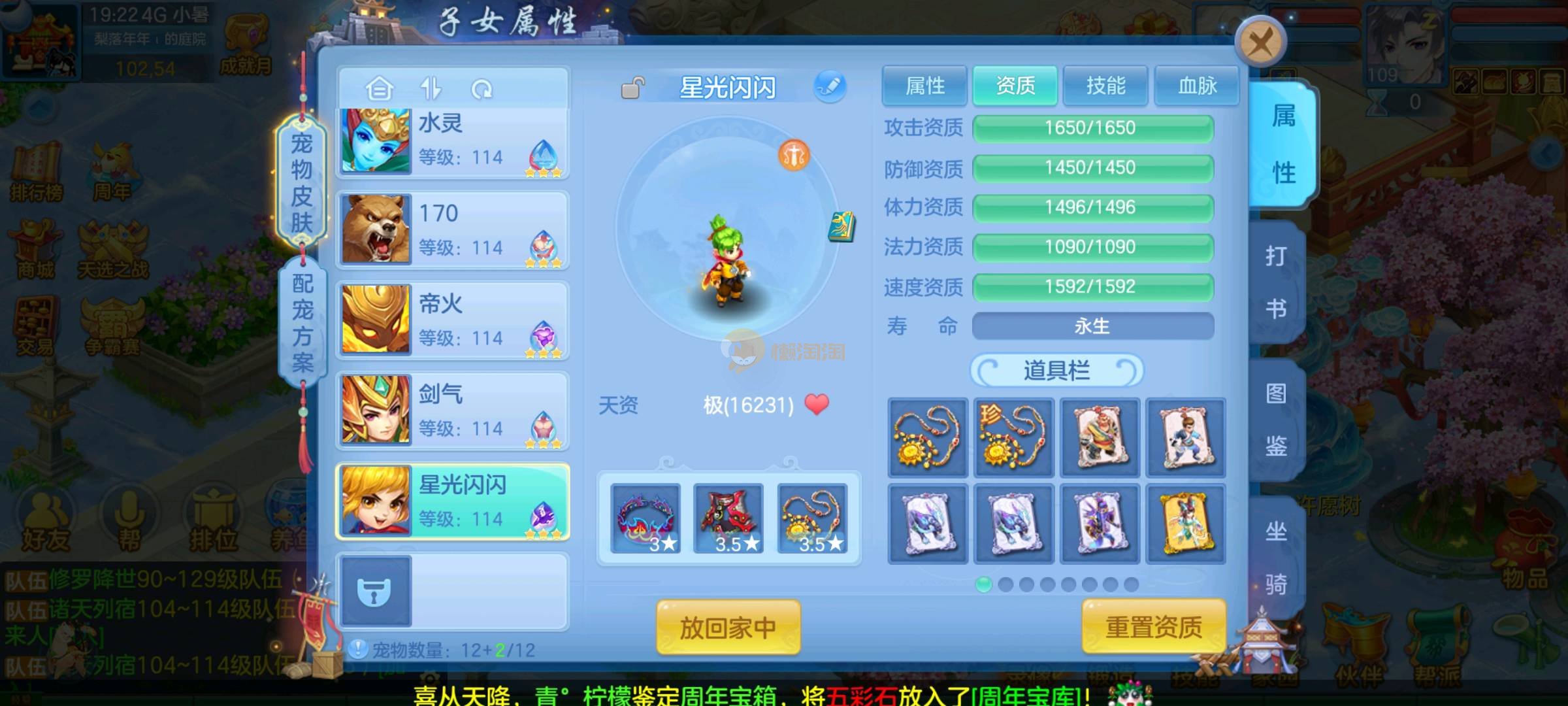
Task: Open the 坐骑 mount side tab
Action: [x=1276, y=557]
